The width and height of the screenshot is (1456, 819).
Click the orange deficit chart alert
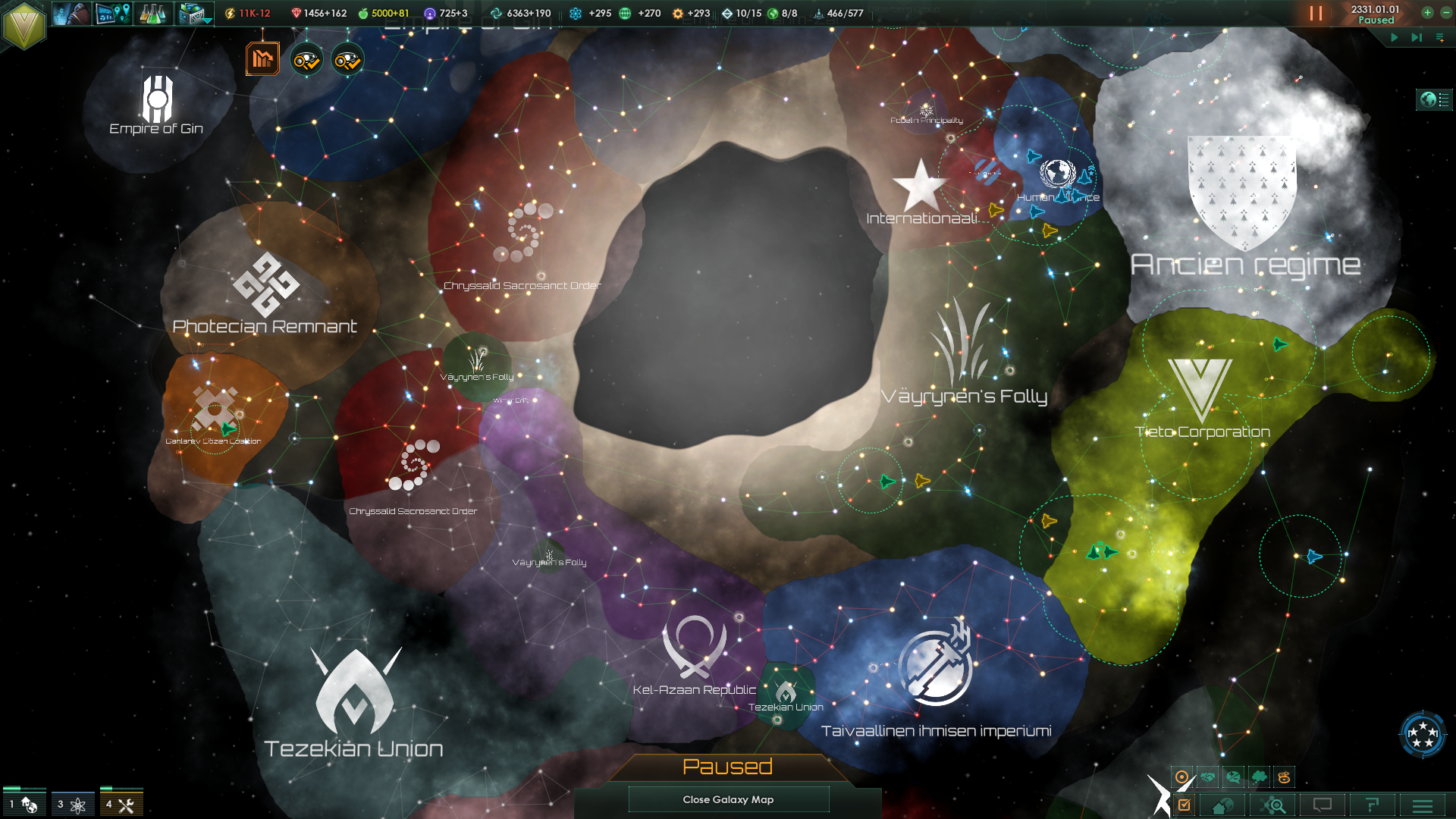(262, 59)
